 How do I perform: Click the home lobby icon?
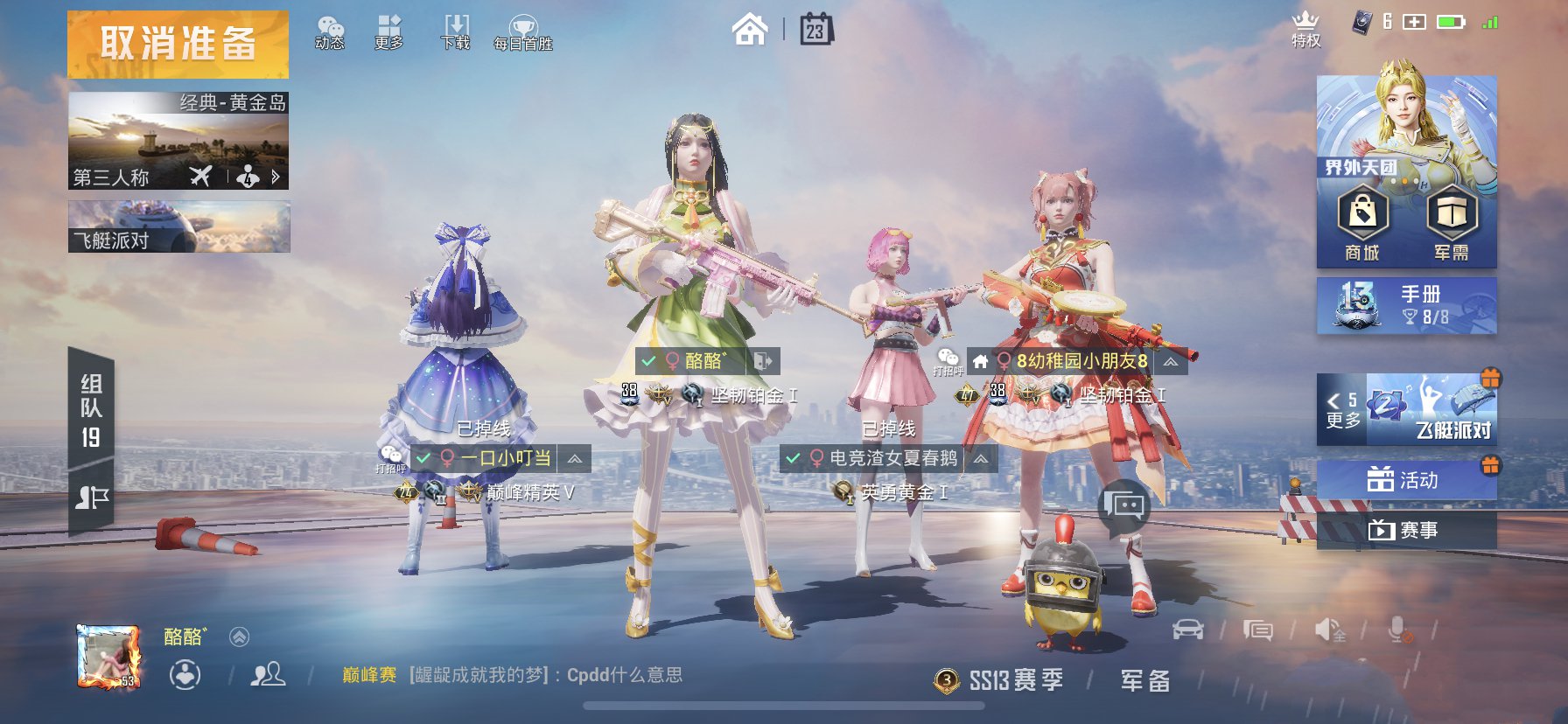pos(750,29)
